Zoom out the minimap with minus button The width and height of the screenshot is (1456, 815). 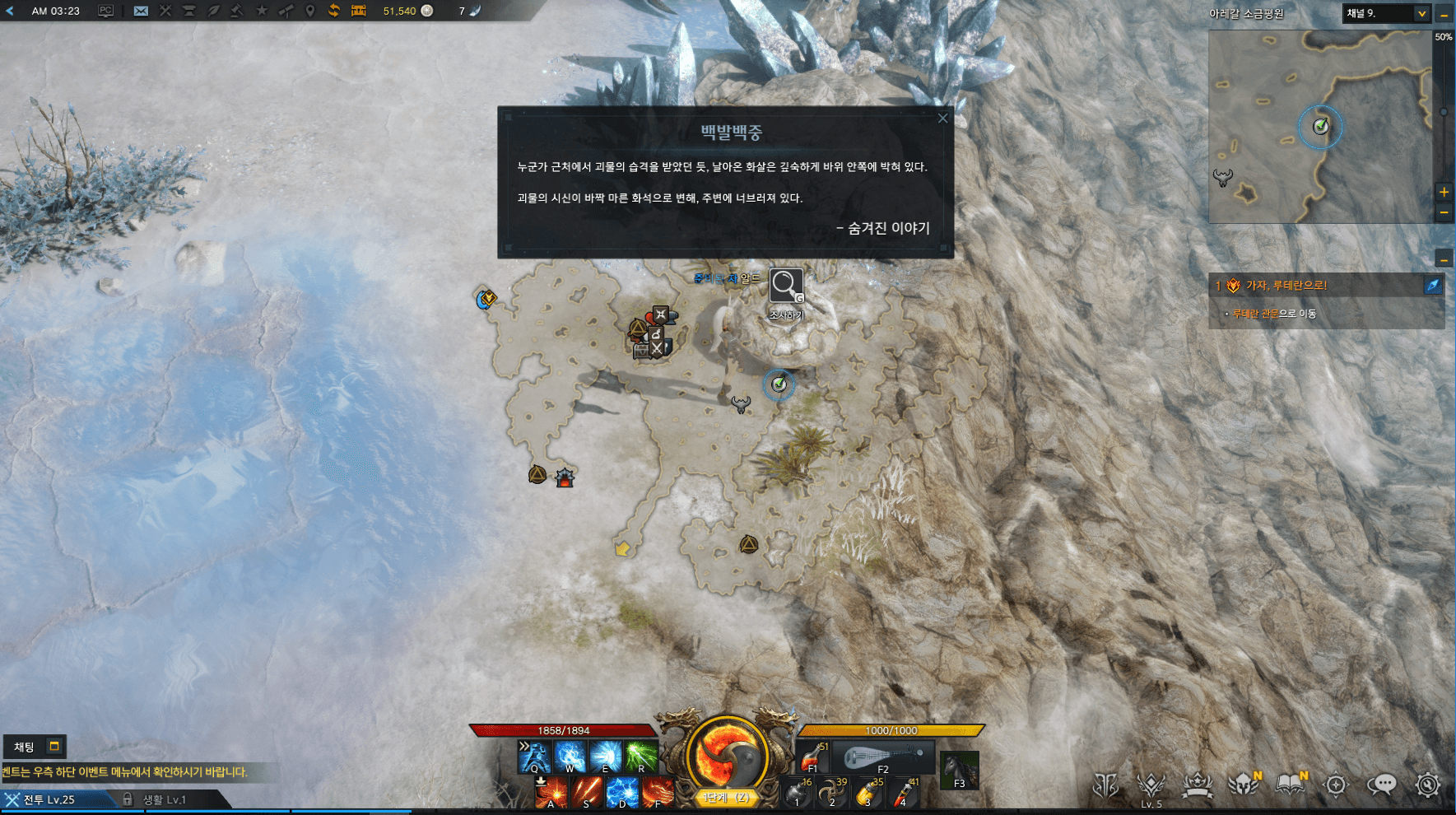(x=1444, y=212)
